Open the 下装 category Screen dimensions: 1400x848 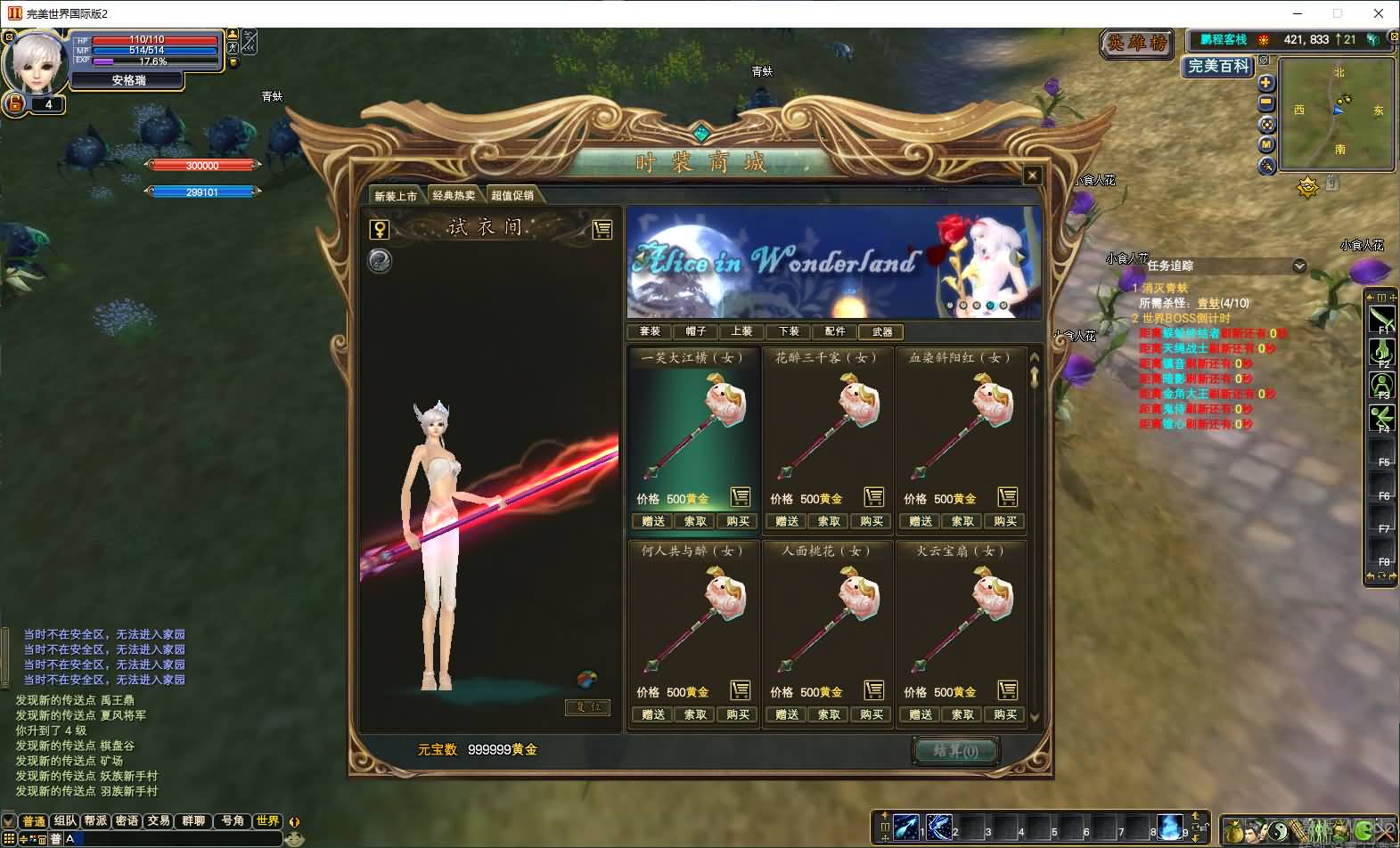789,331
